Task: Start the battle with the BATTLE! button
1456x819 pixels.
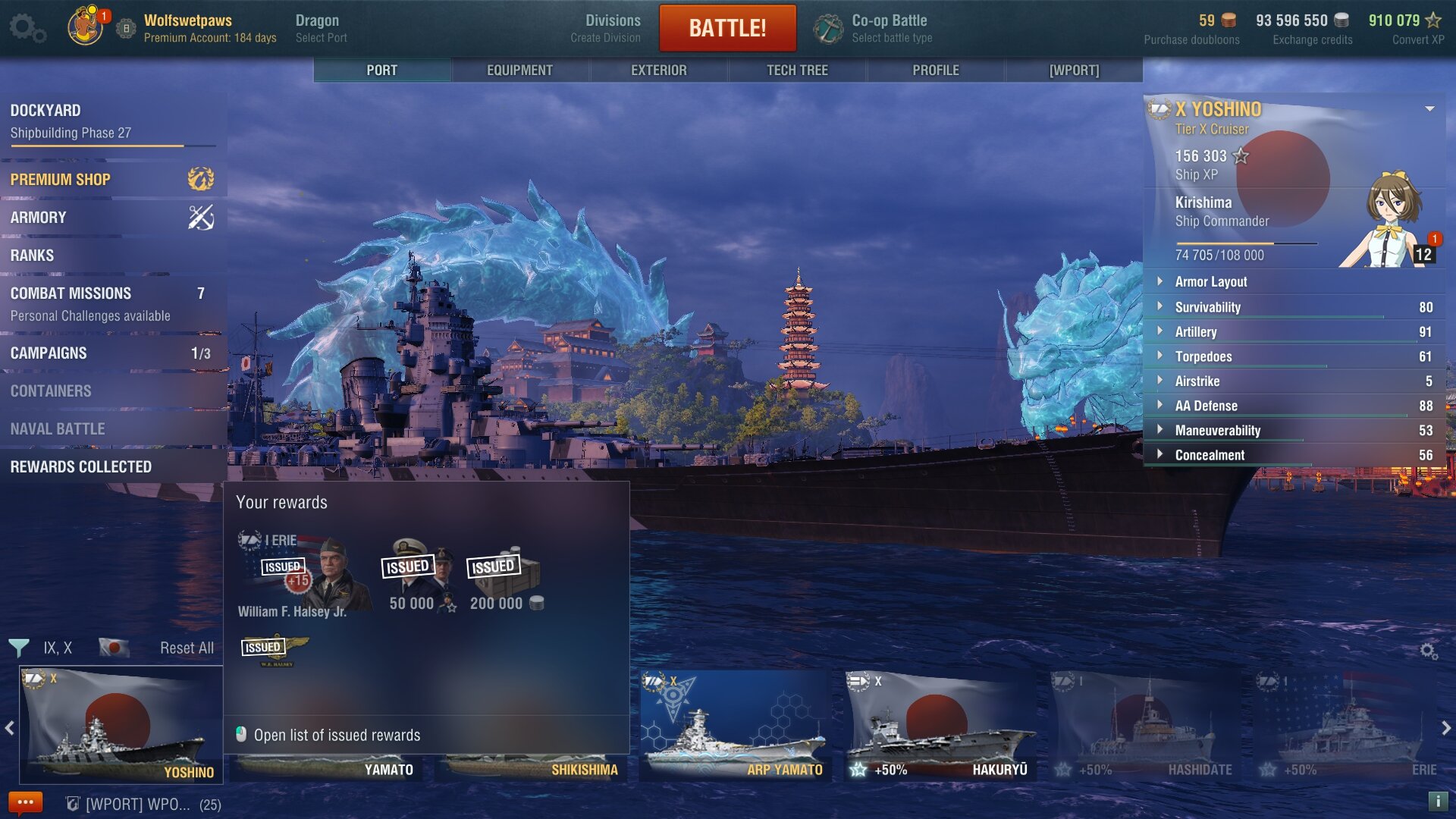Action: pyautogui.click(x=727, y=28)
